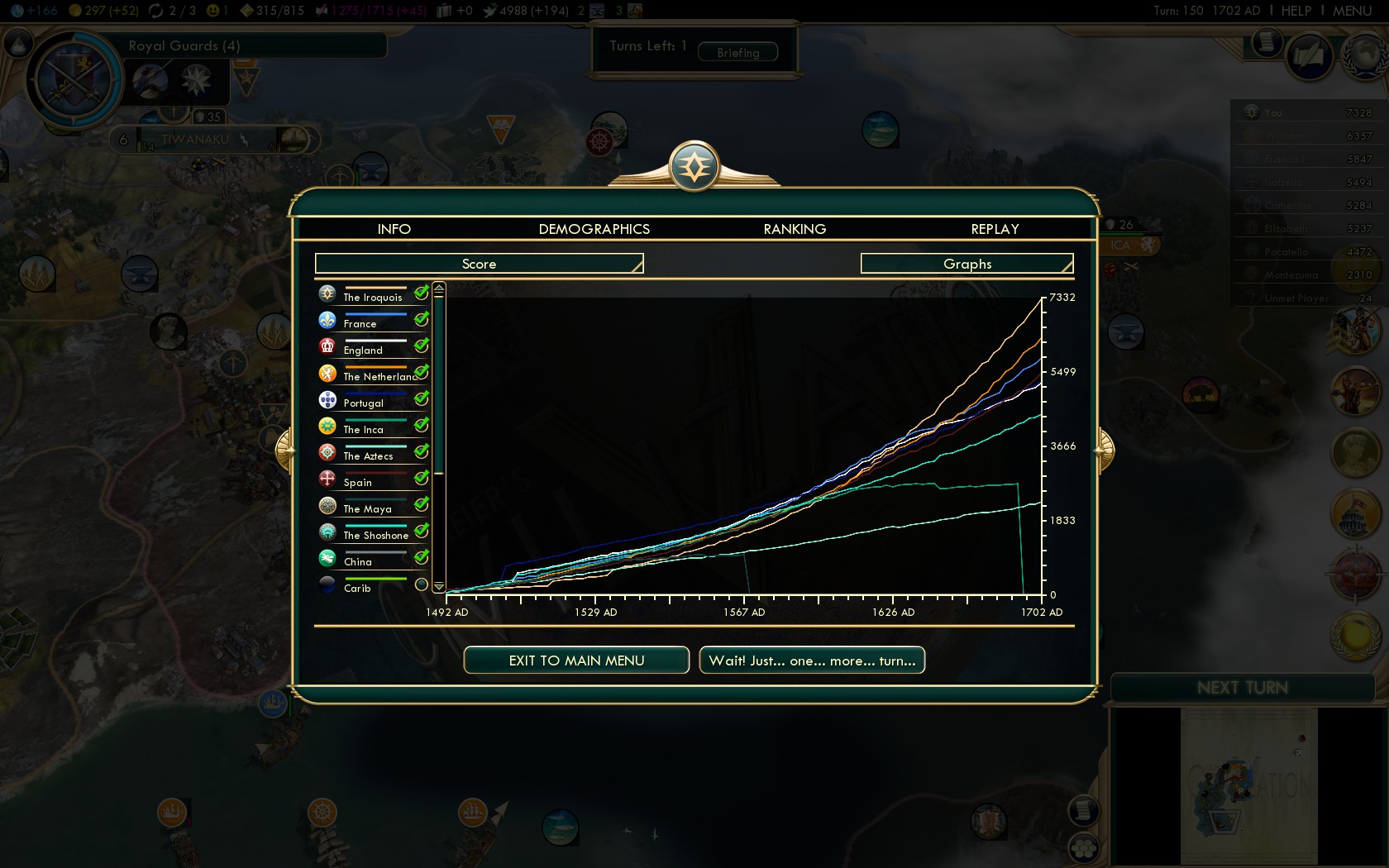The width and height of the screenshot is (1389, 868).
Task: Toggle England's score line
Action: [421, 346]
